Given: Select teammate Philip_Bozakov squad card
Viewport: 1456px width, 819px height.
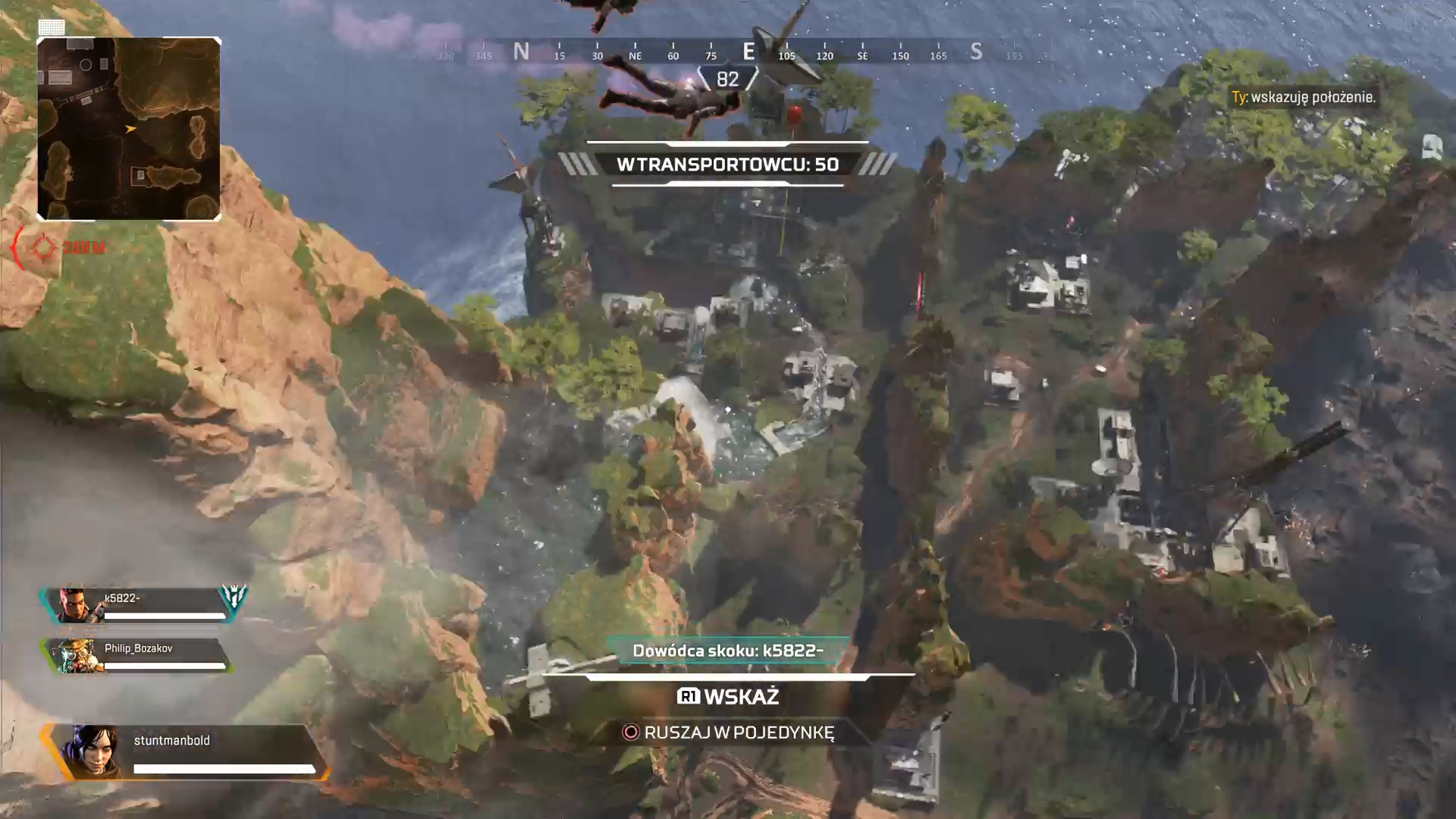Looking at the screenshot, I should click(136, 655).
